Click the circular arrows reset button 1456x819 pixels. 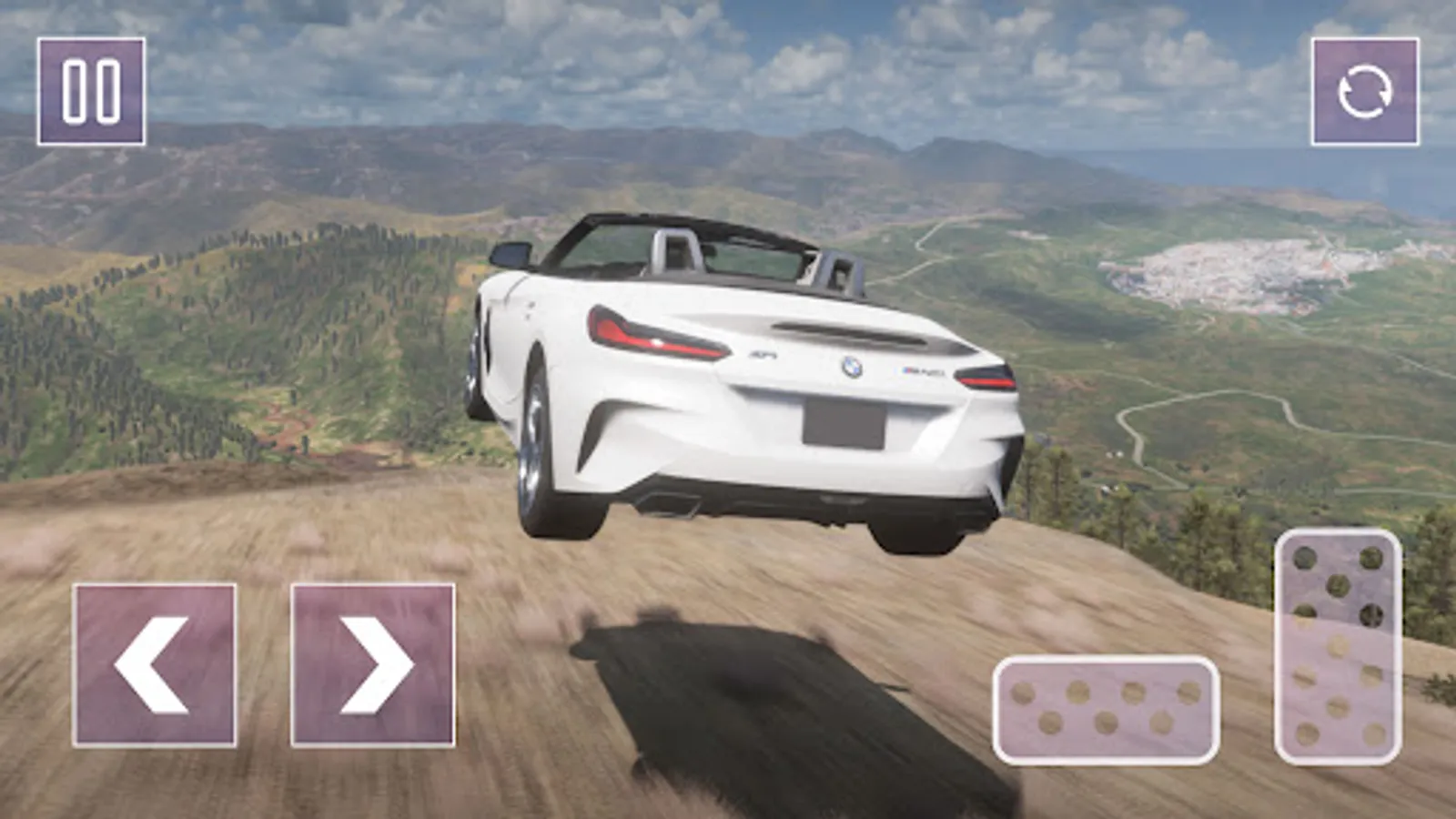(1364, 92)
